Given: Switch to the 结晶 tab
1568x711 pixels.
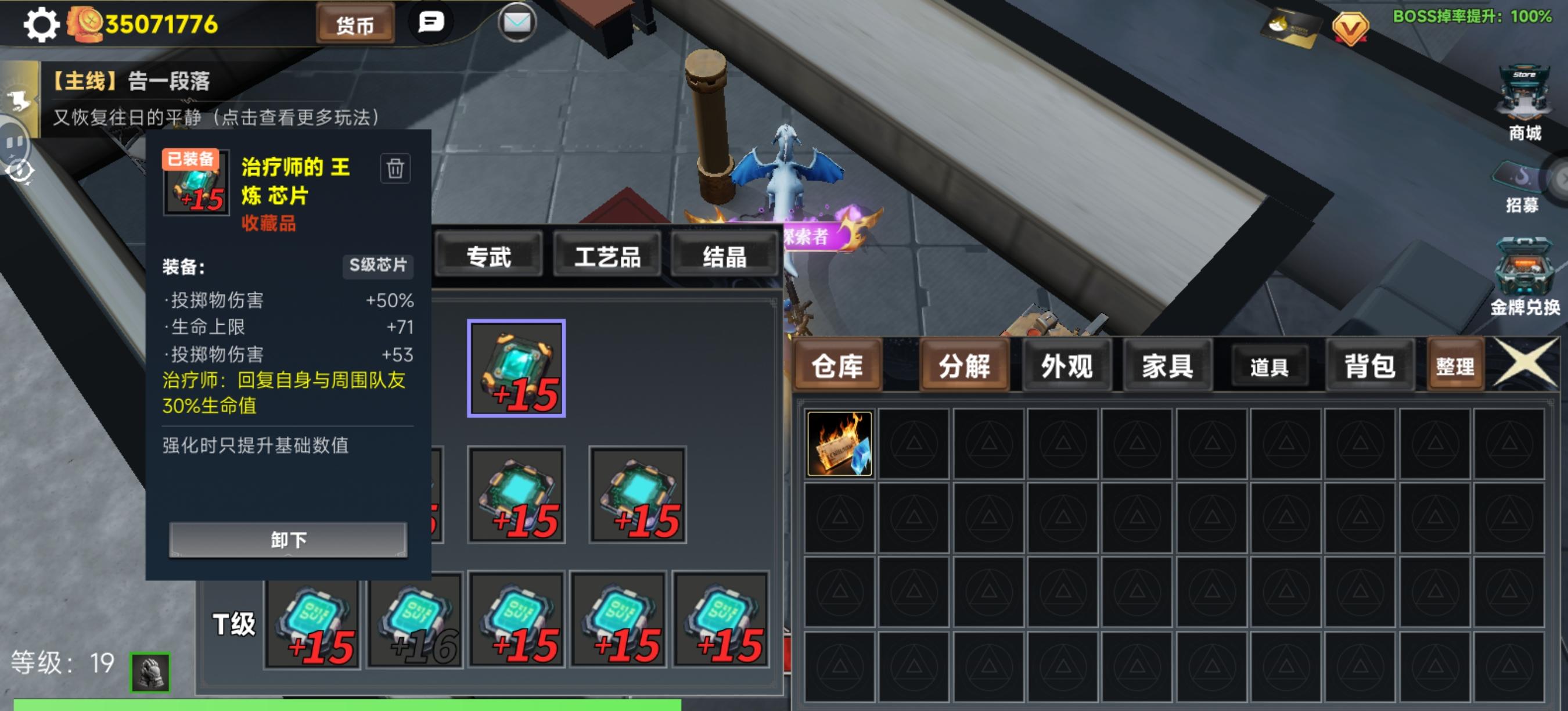Looking at the screenshot, I should pos(724,257).
